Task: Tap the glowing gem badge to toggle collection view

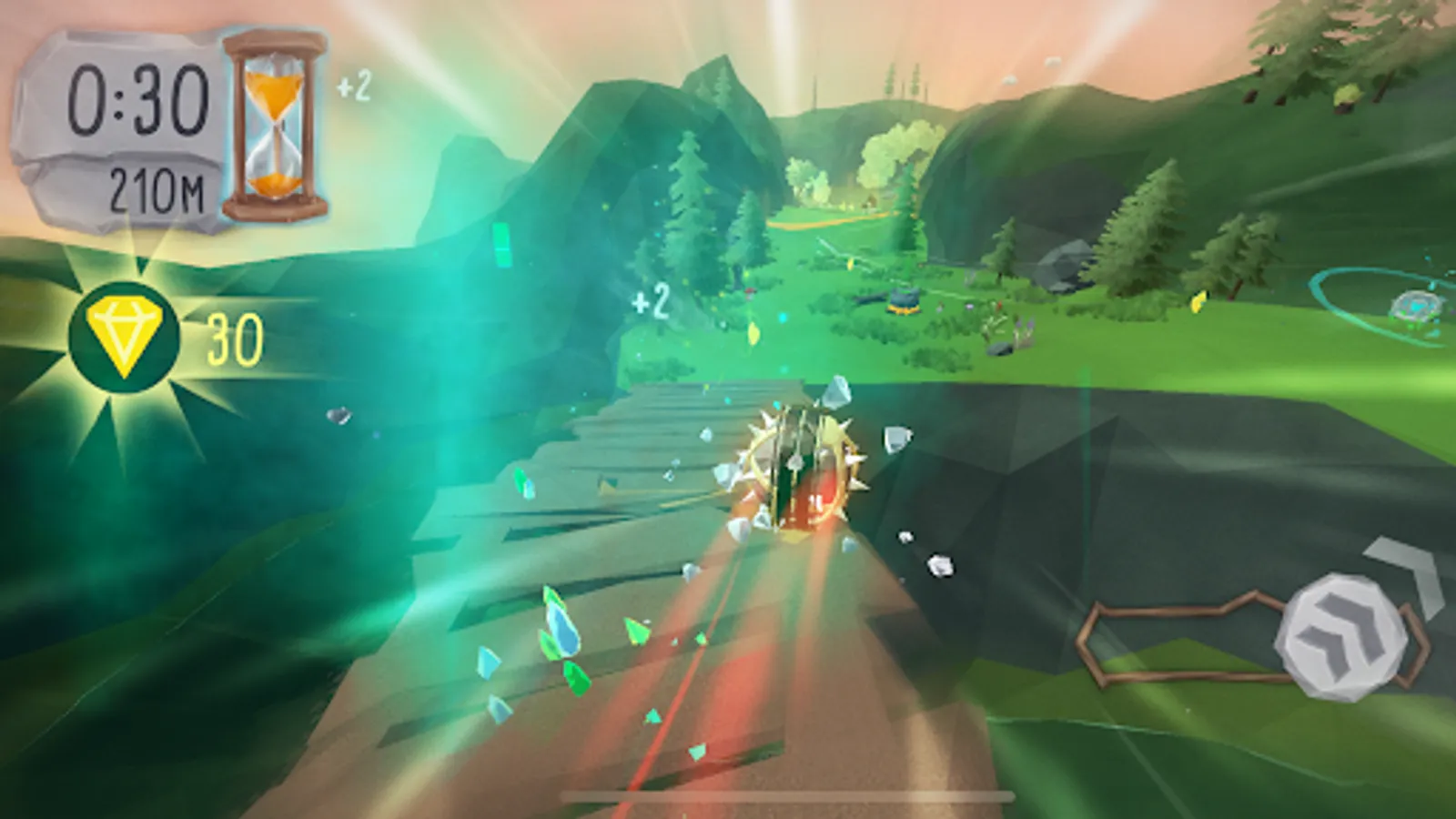Action: pos(124,337)
